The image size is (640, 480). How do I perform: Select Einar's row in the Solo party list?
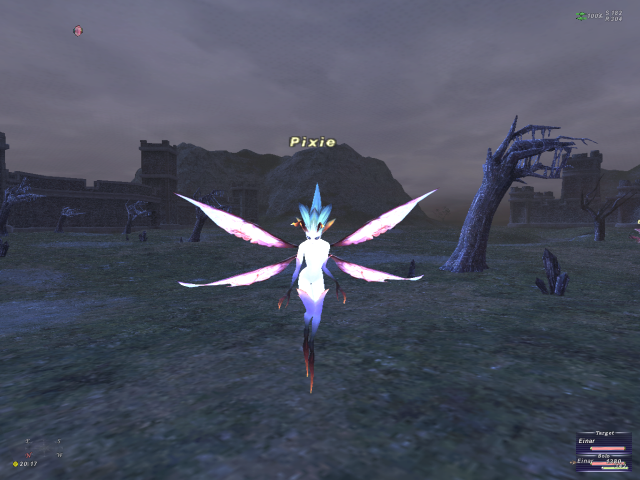(x=586, y=462)
